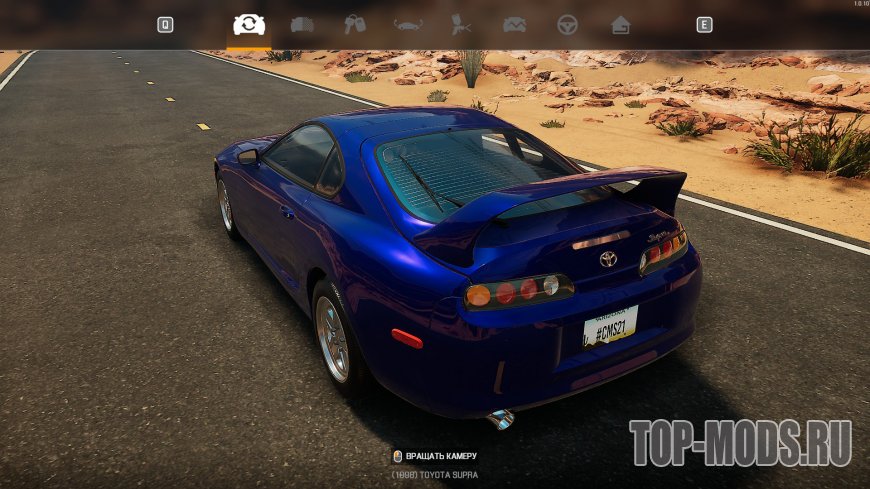Screen dimensions: 870x489
Task: Select the rotate-car camera tab
Action: pyautogui.click(x=249, y=25)
